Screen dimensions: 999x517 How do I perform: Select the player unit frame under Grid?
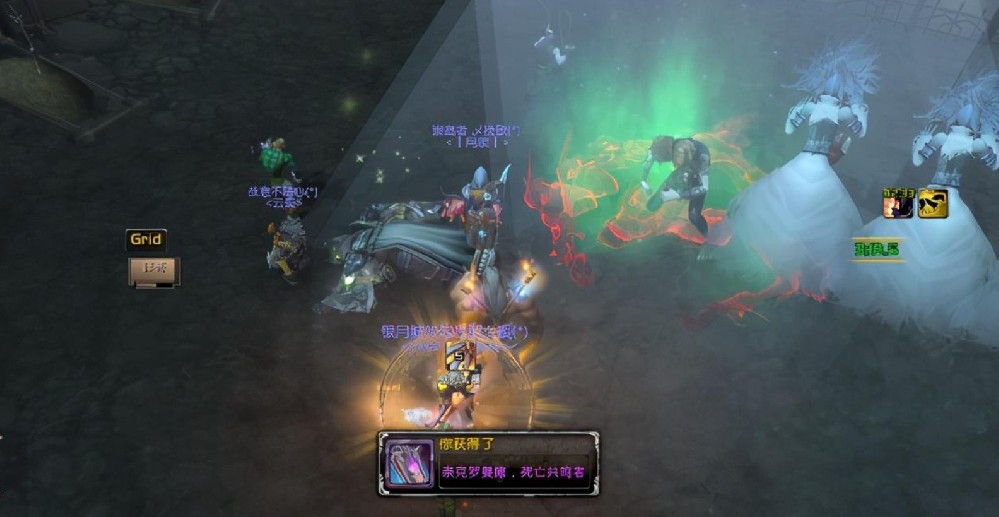click(x=154, y=270)
